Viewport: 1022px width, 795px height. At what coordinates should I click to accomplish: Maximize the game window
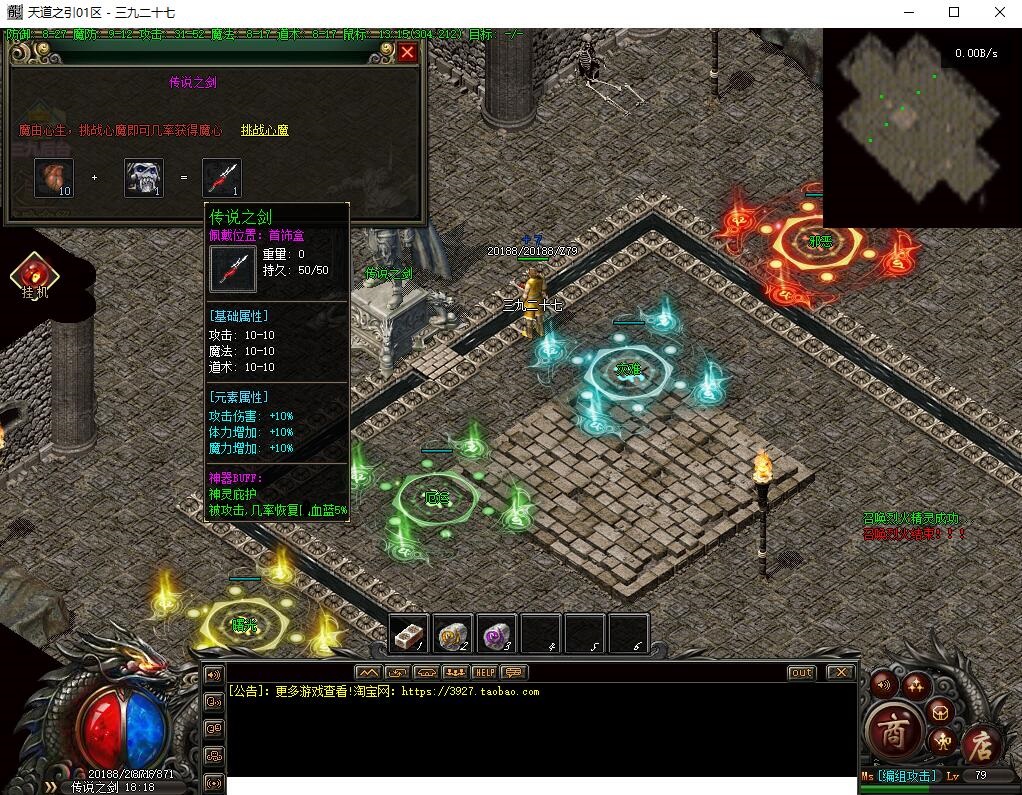(x=954, y=12)
